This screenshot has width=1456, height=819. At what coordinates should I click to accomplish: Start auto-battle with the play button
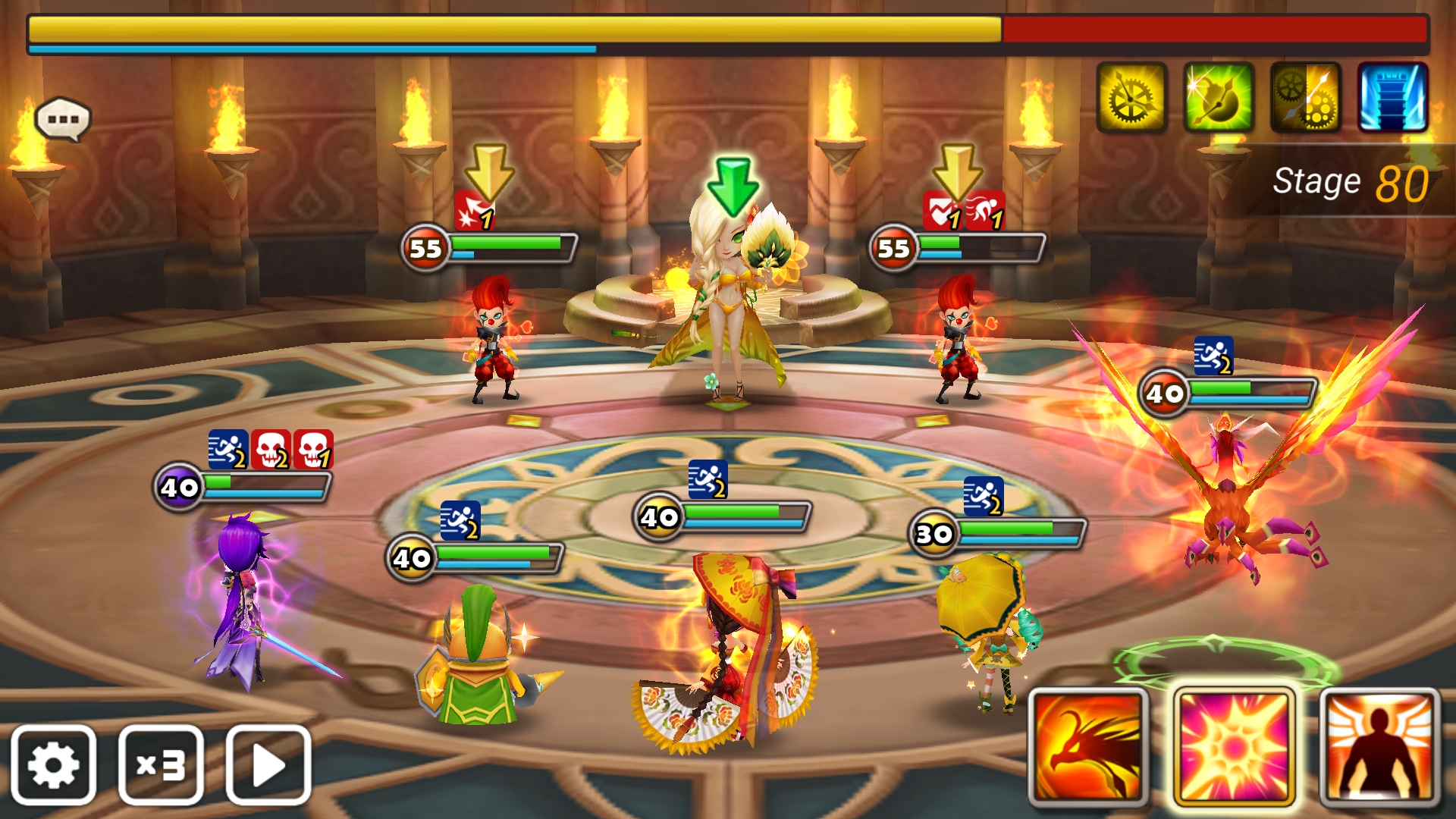click(x=268, y=764)
